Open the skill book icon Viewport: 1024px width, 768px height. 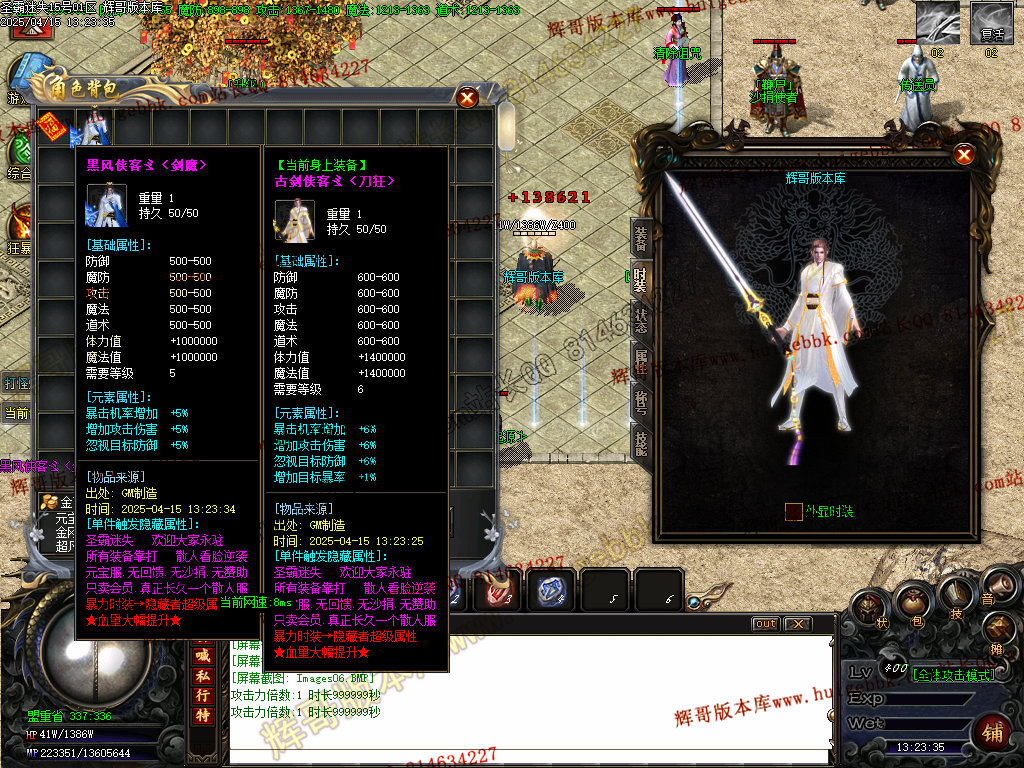point(955,595)
